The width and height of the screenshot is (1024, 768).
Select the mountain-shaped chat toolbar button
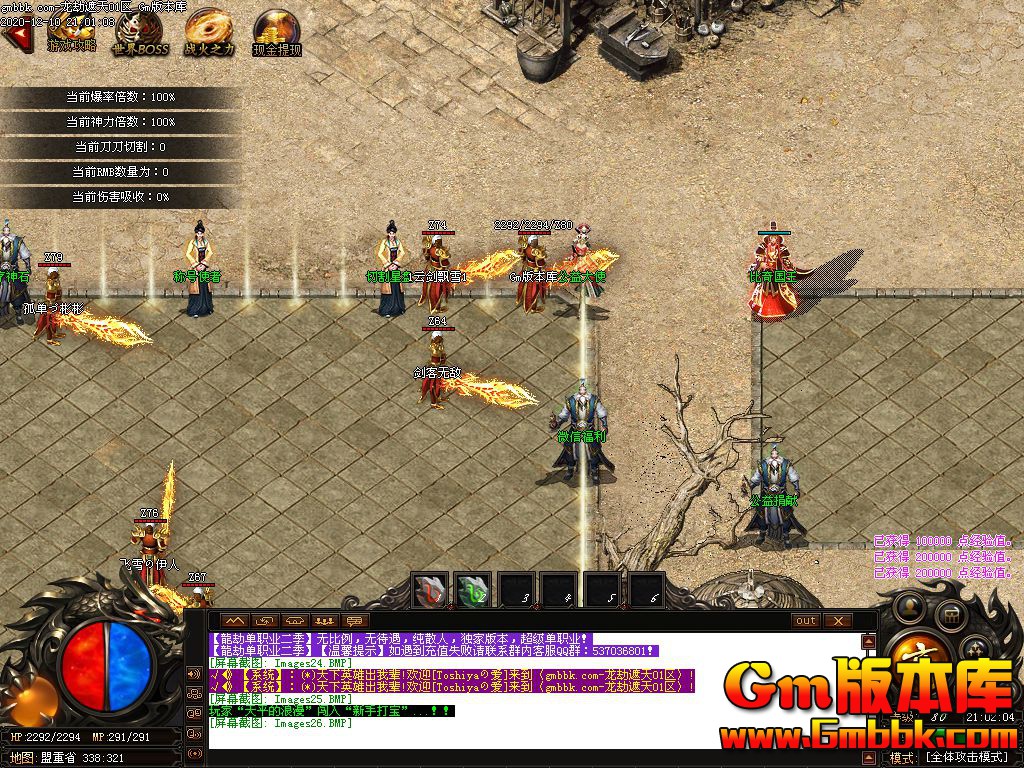[235, 621]
